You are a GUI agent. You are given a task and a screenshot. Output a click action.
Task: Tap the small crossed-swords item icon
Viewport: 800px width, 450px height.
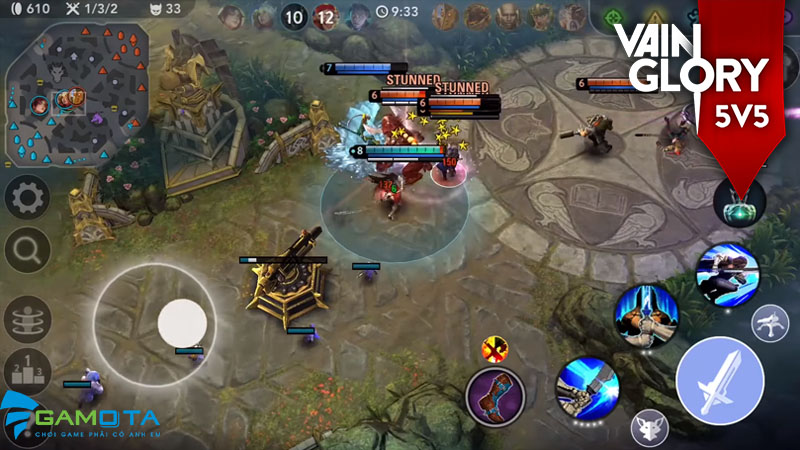[492, 348]
